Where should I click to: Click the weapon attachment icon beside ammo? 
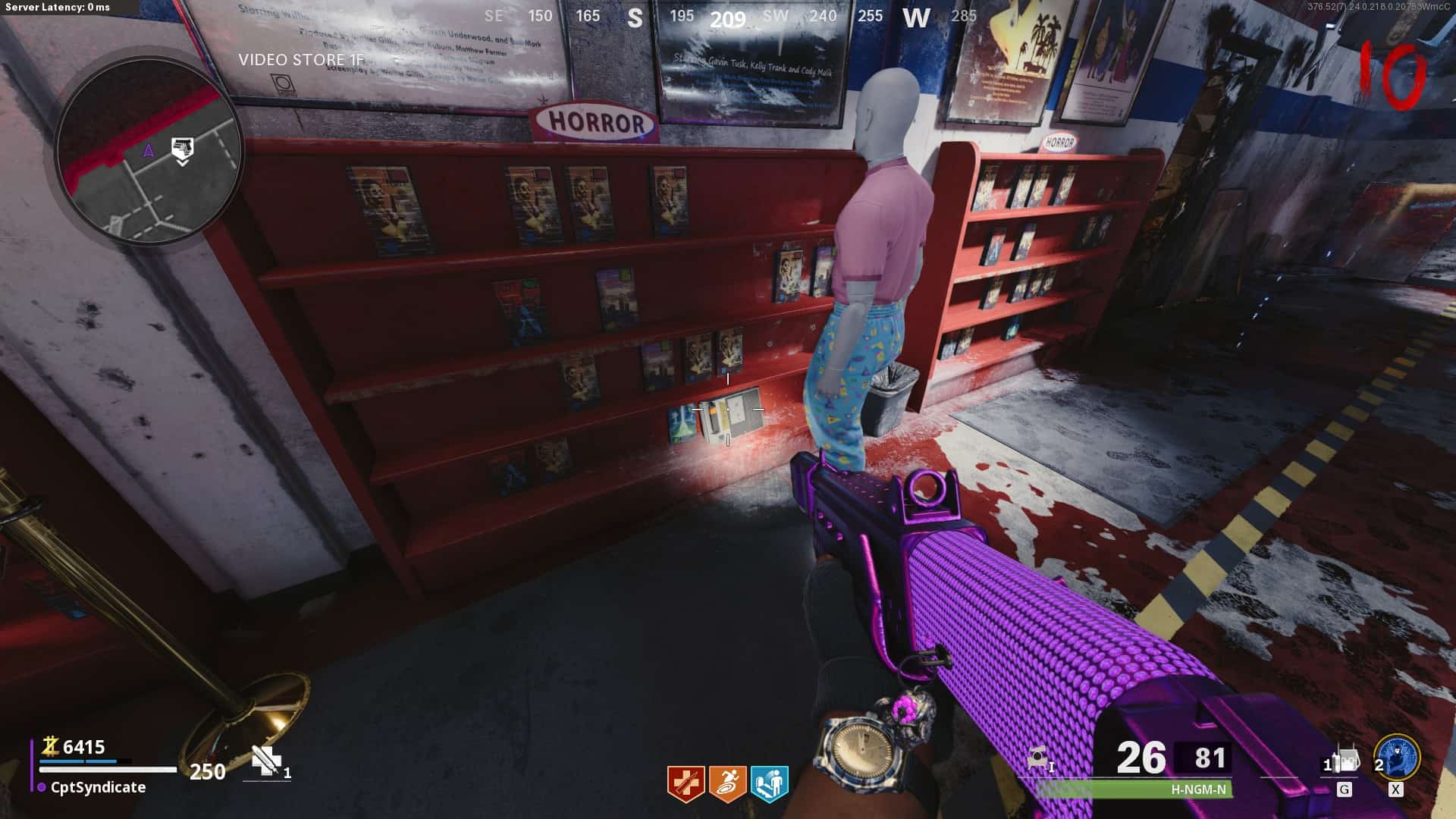pos(1038,758)
